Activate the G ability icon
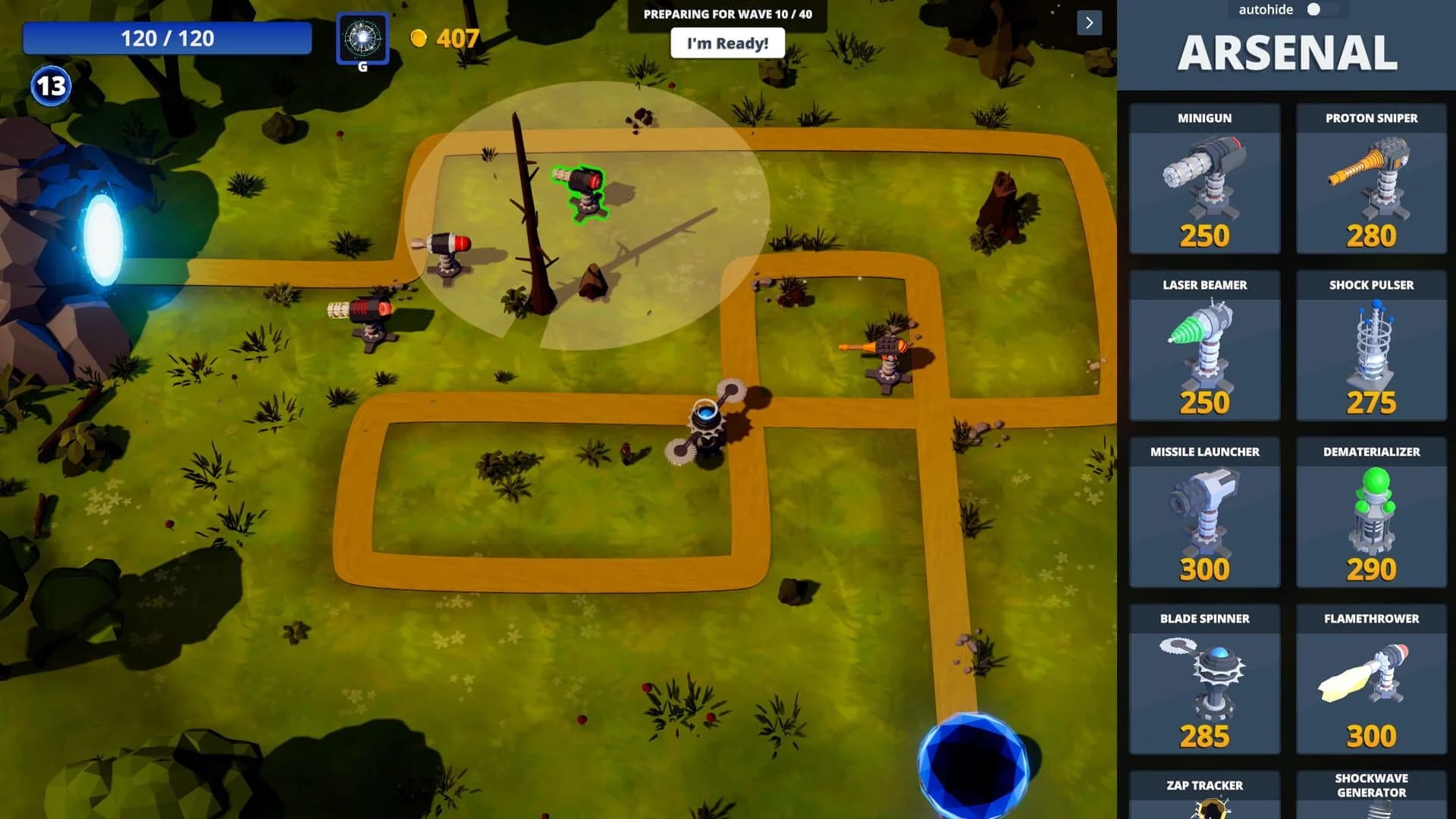This screenshot has height=819, width=1456. click(x=362, y=39)
